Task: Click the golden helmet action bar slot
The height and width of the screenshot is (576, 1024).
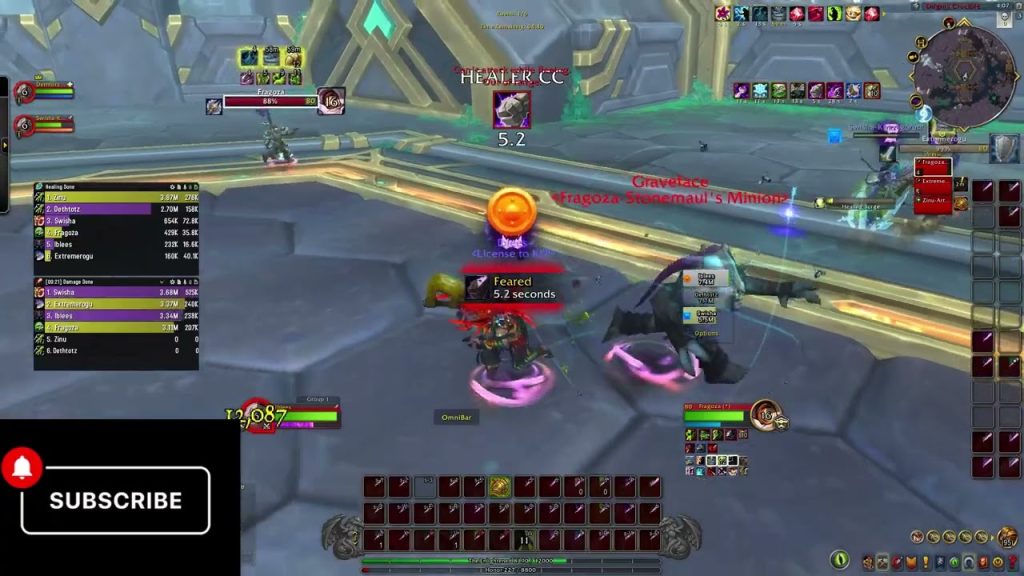Action: point(499,487)
